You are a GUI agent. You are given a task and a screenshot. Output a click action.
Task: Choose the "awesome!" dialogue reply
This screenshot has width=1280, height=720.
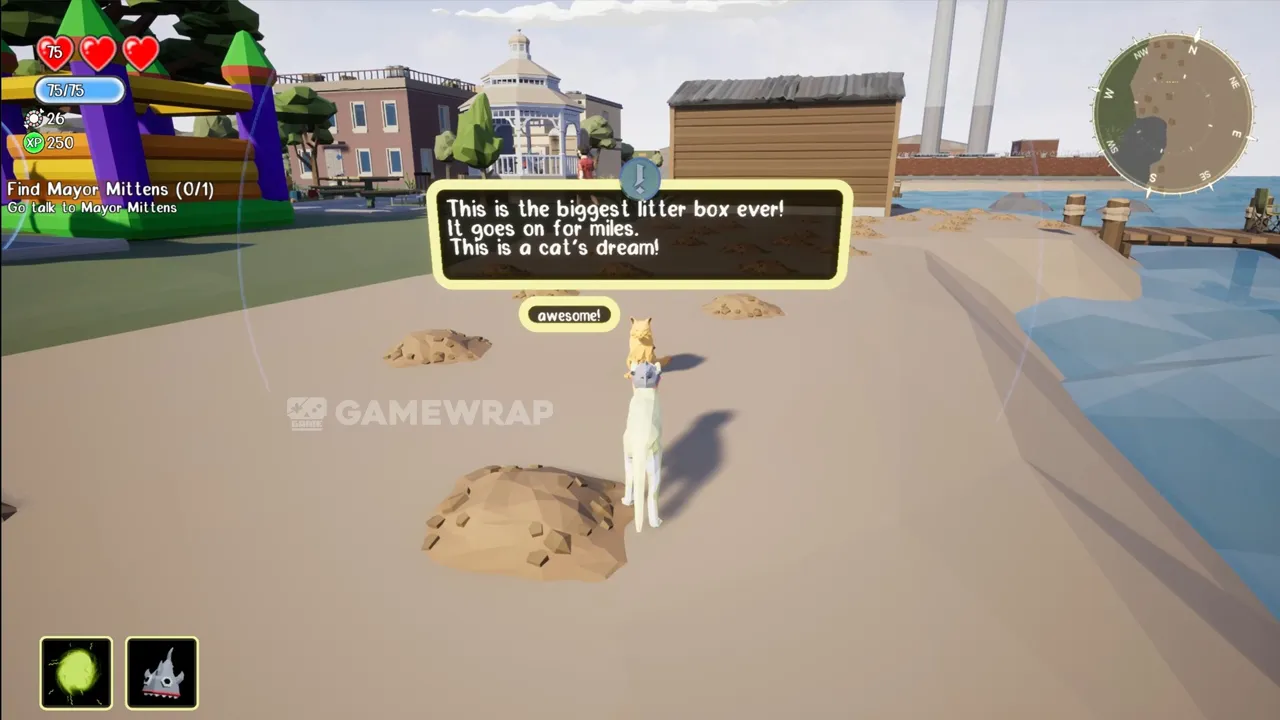(x=569, y=316)
